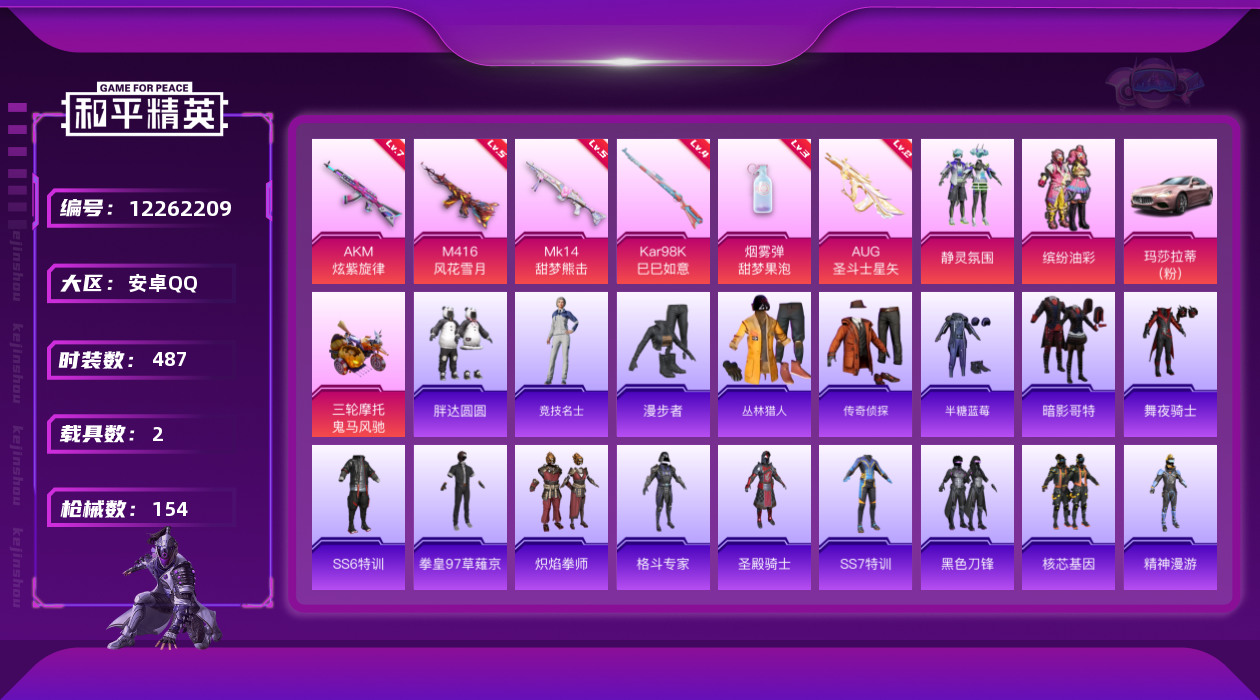Choose the 暗影哥特 outfit card
1260x700 pixels.
1068,364
